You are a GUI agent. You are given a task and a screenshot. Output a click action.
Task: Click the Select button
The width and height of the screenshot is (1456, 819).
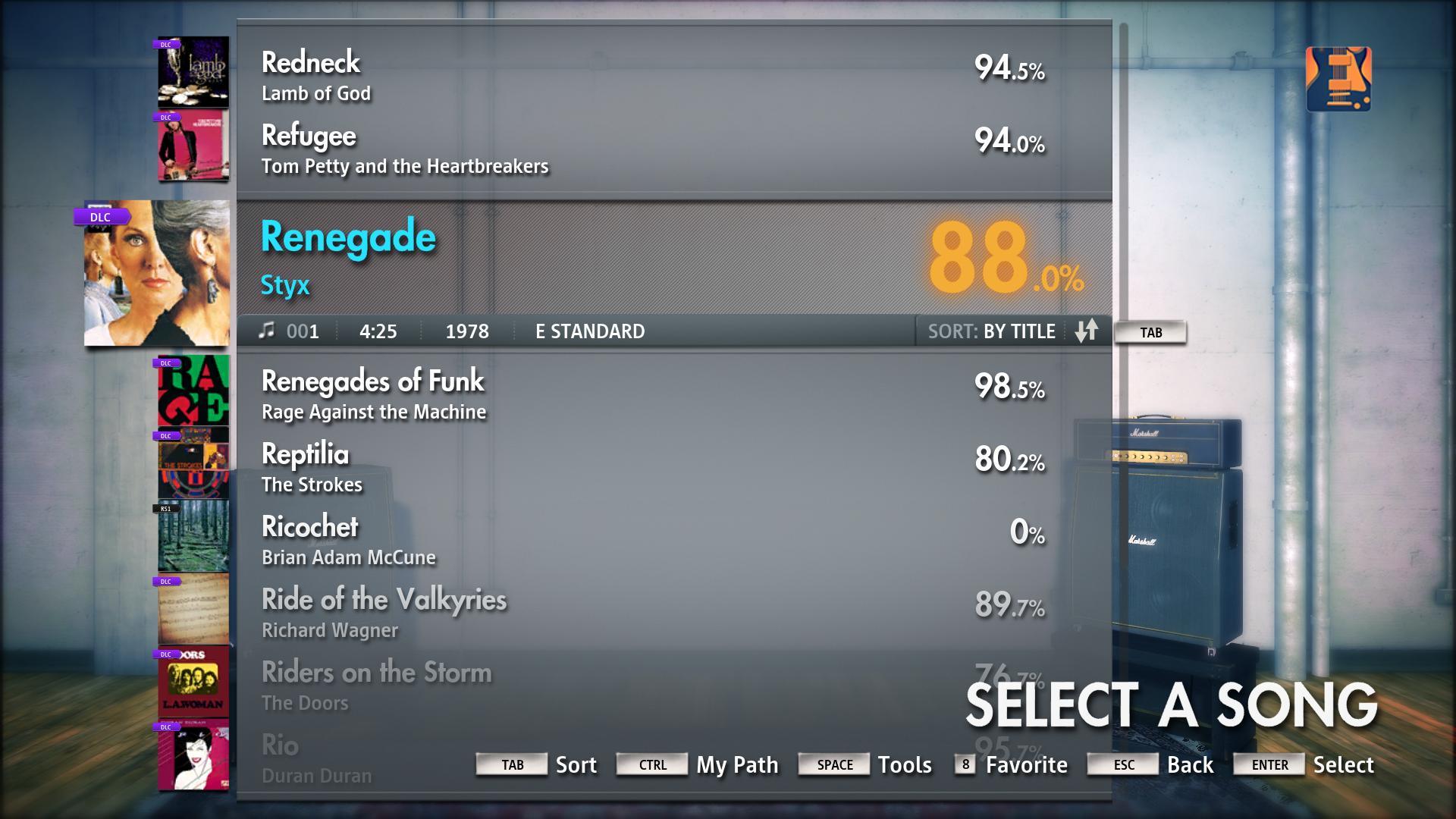pyautogui.click(x=1344, y=764)
